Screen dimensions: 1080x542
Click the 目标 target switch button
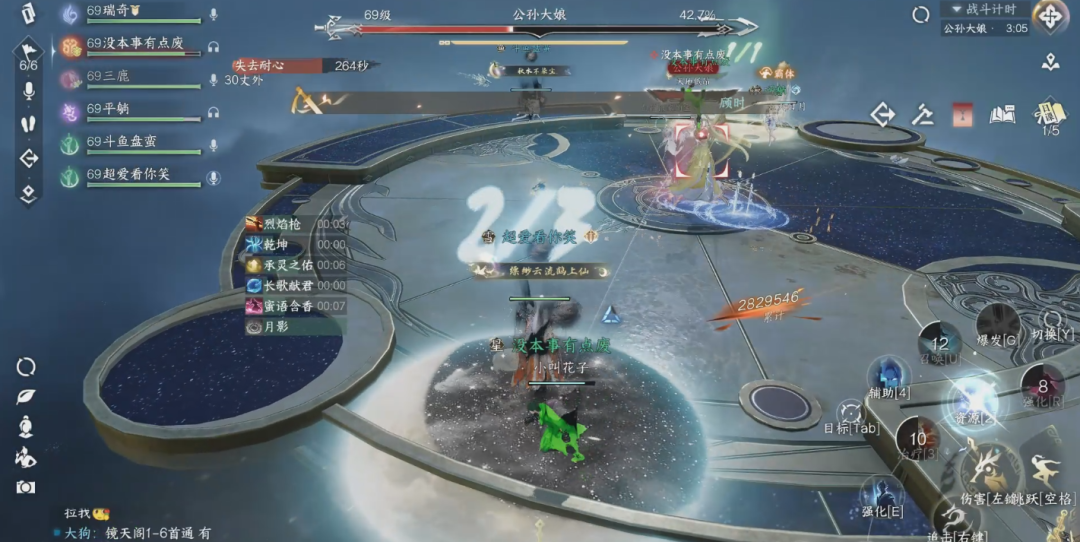point(850,414)
